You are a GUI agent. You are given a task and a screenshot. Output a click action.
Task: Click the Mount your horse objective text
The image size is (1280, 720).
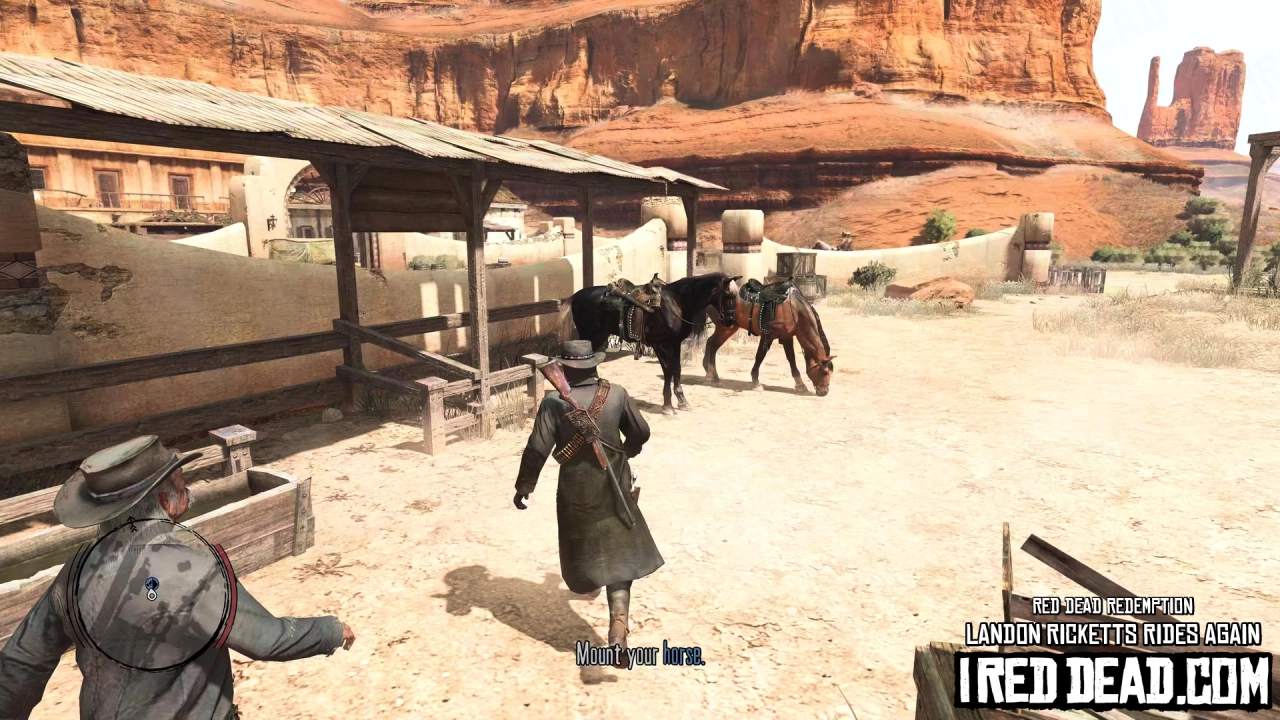[x=641, y=657]
